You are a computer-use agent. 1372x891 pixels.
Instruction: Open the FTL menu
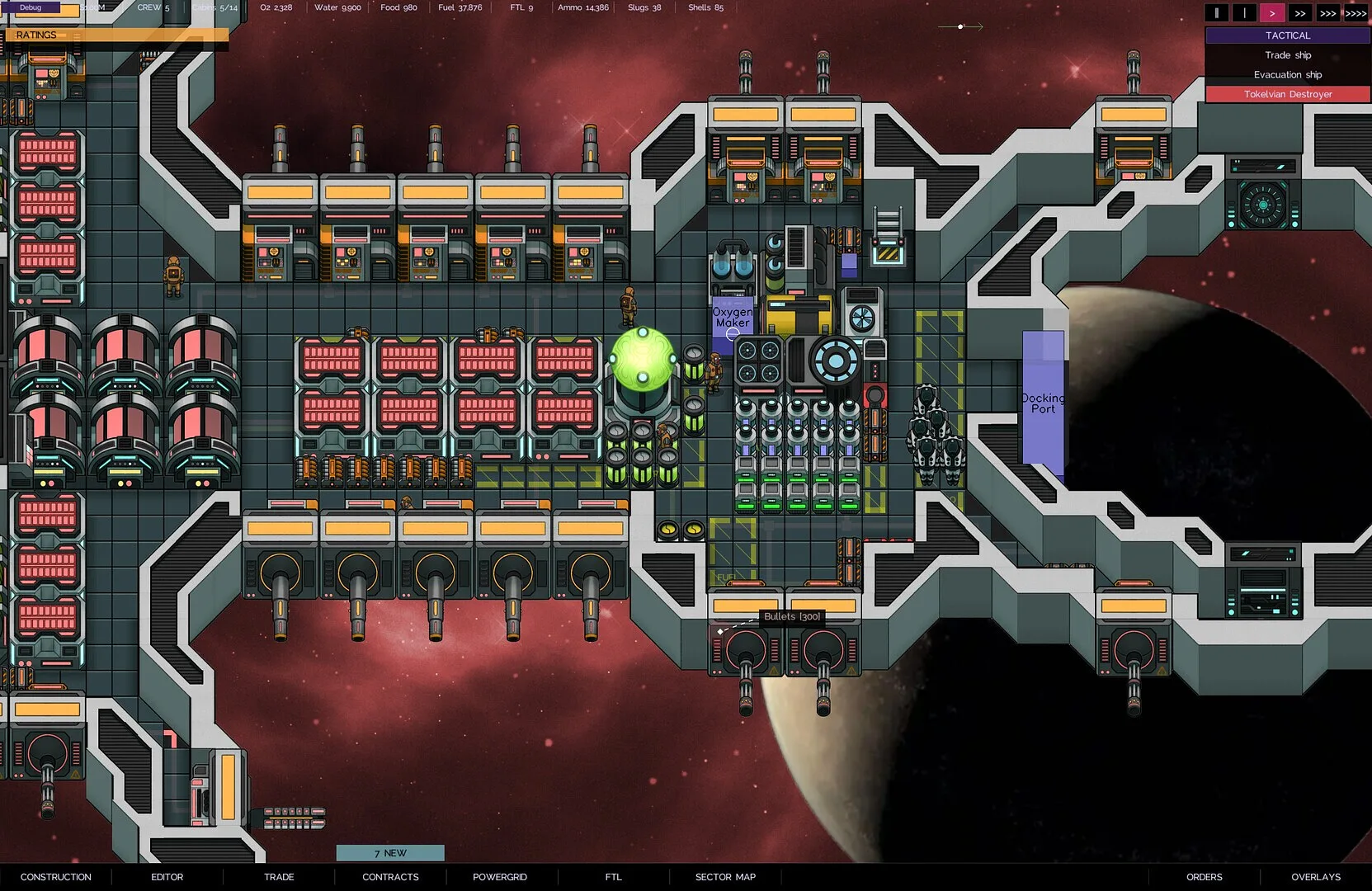point(613,877)
